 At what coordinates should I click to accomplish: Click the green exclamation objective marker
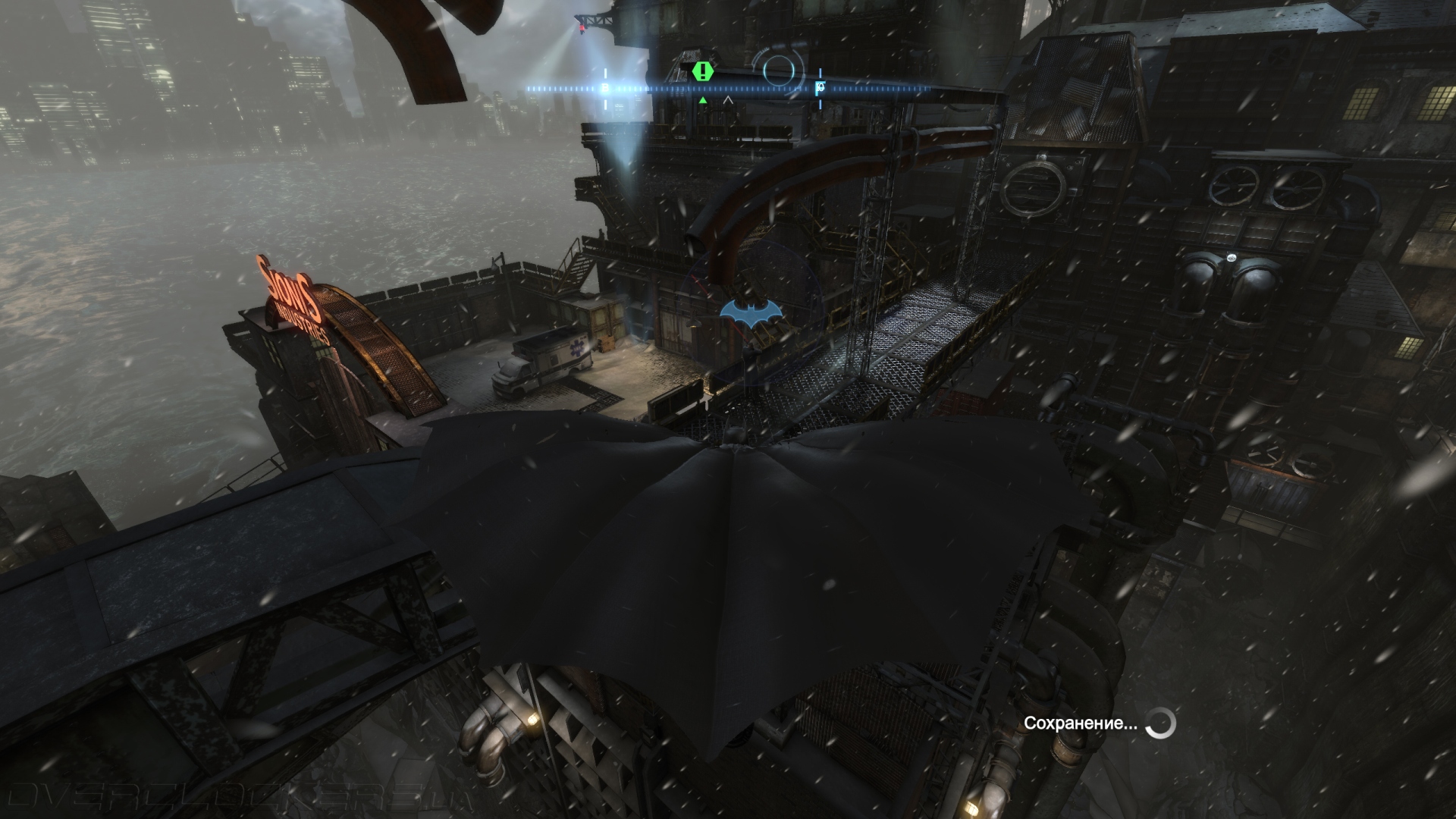point(704,72)
